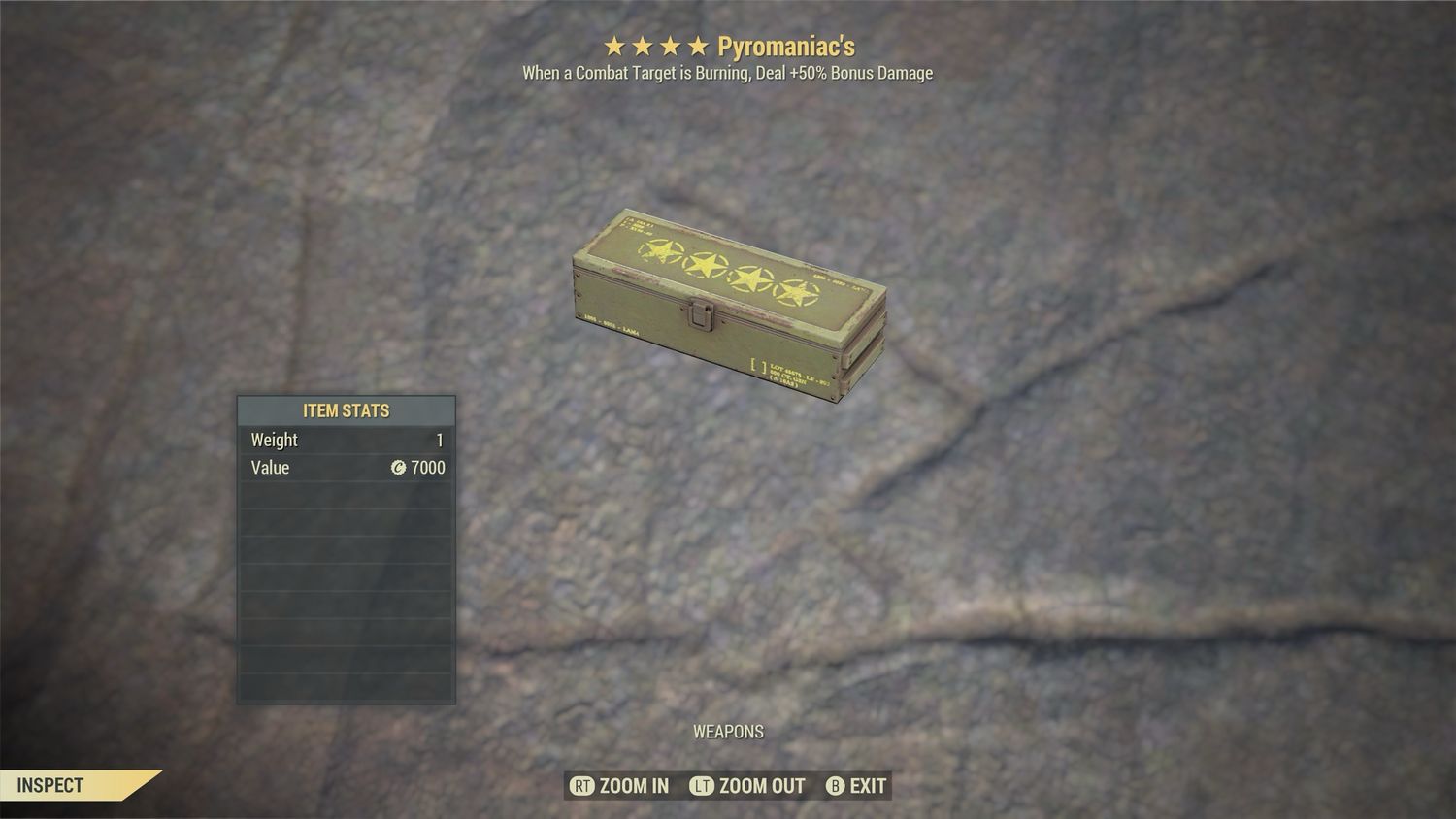The height and width of the screenshot is (819, 1456).
Task: Click the weapon mod crate image
Action: tap(728, 301)
